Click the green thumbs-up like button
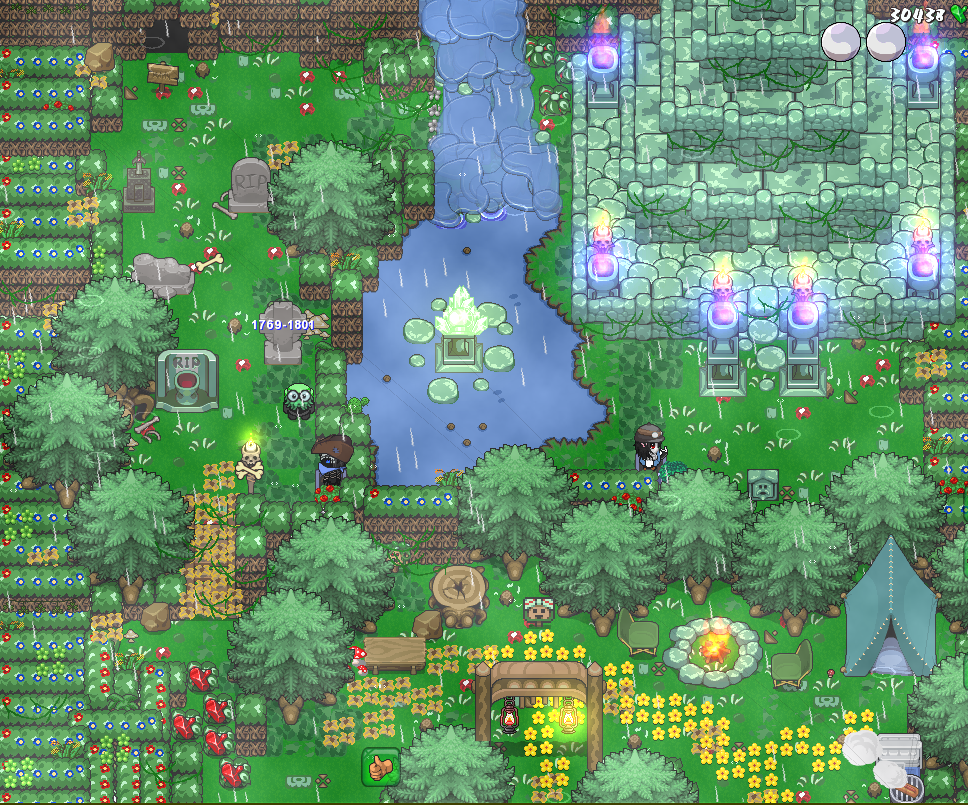The width and height of the screenshot is (968, 805). 380,766
